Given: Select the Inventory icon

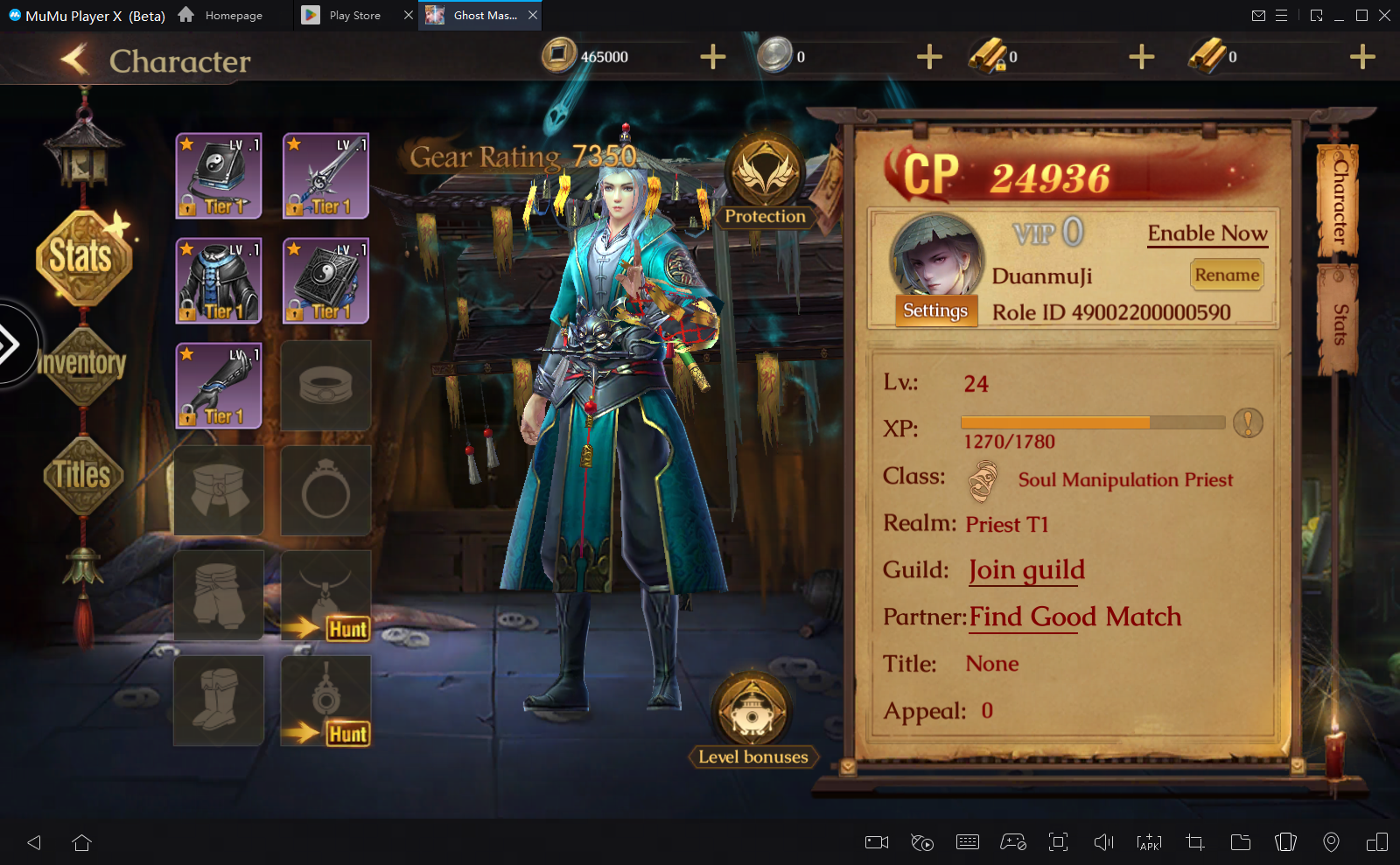Looking at the screenshot, I should tap(83, 365).
